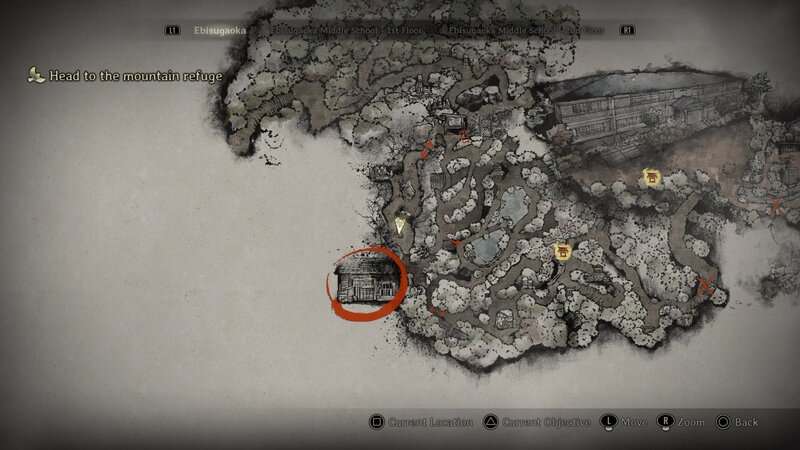The height and width of the screenshot is (450, 800).
Task: Open the Ebisugaoka Middle School 1st Floor tab
Action: pos(322,31)
